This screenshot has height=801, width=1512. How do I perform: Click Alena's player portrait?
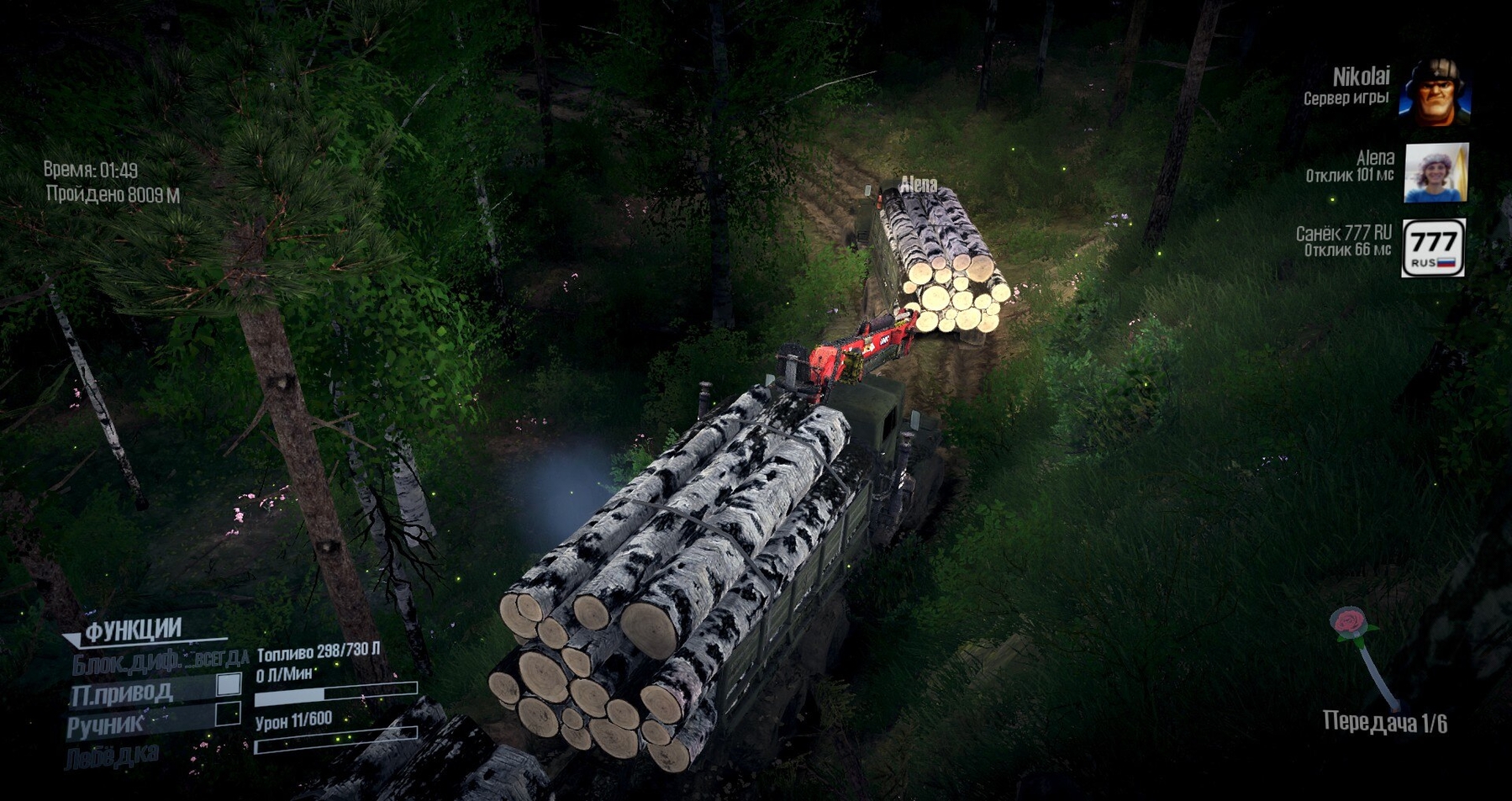coord(1436,172)
